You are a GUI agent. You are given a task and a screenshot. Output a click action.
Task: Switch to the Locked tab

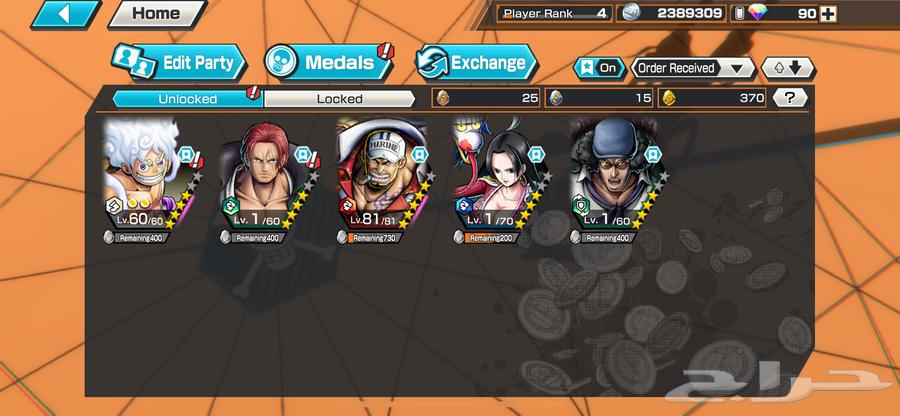click(339, 99)
